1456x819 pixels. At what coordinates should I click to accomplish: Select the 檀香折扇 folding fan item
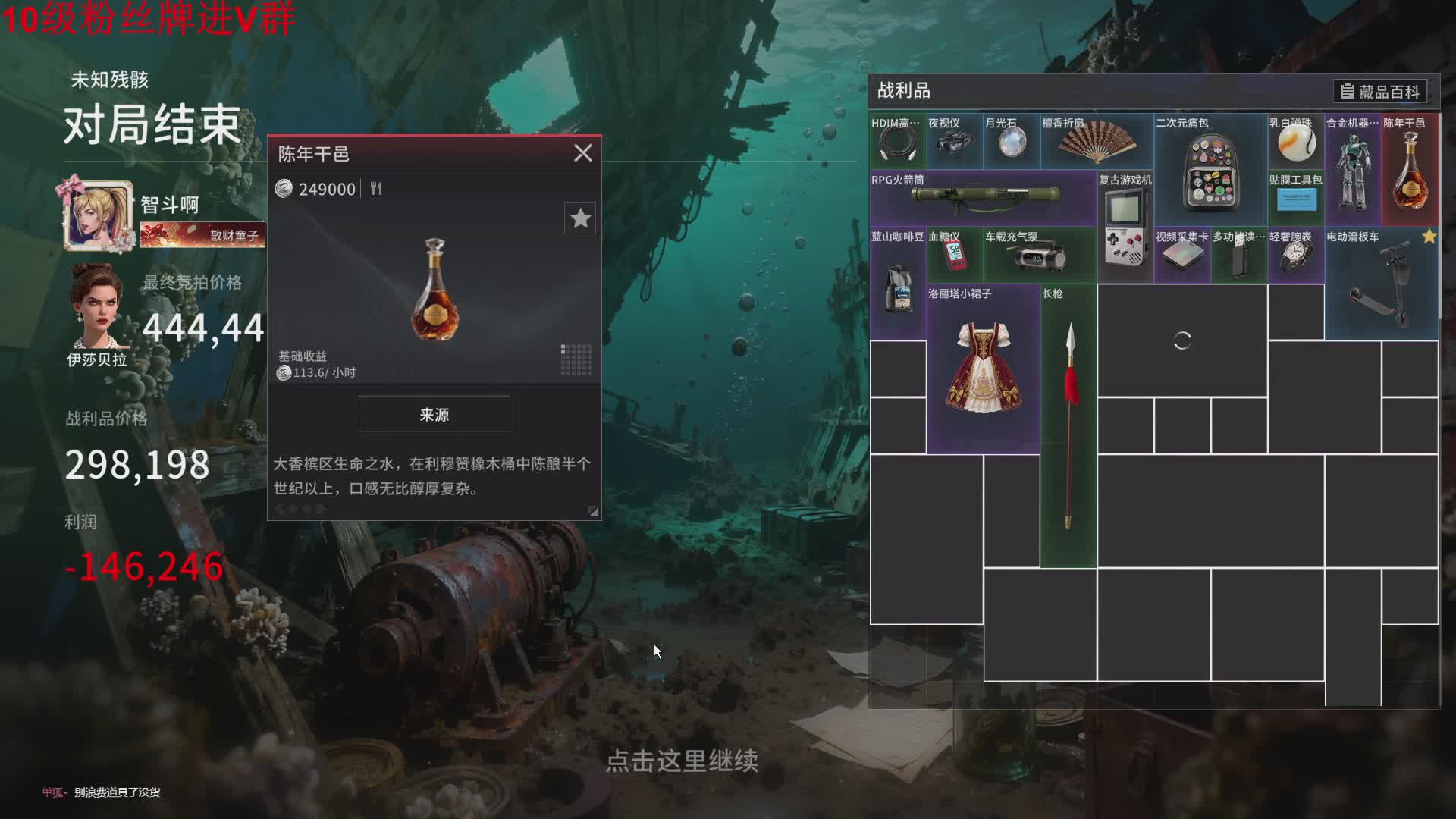pyautogui.click(x=1097, y=142)
